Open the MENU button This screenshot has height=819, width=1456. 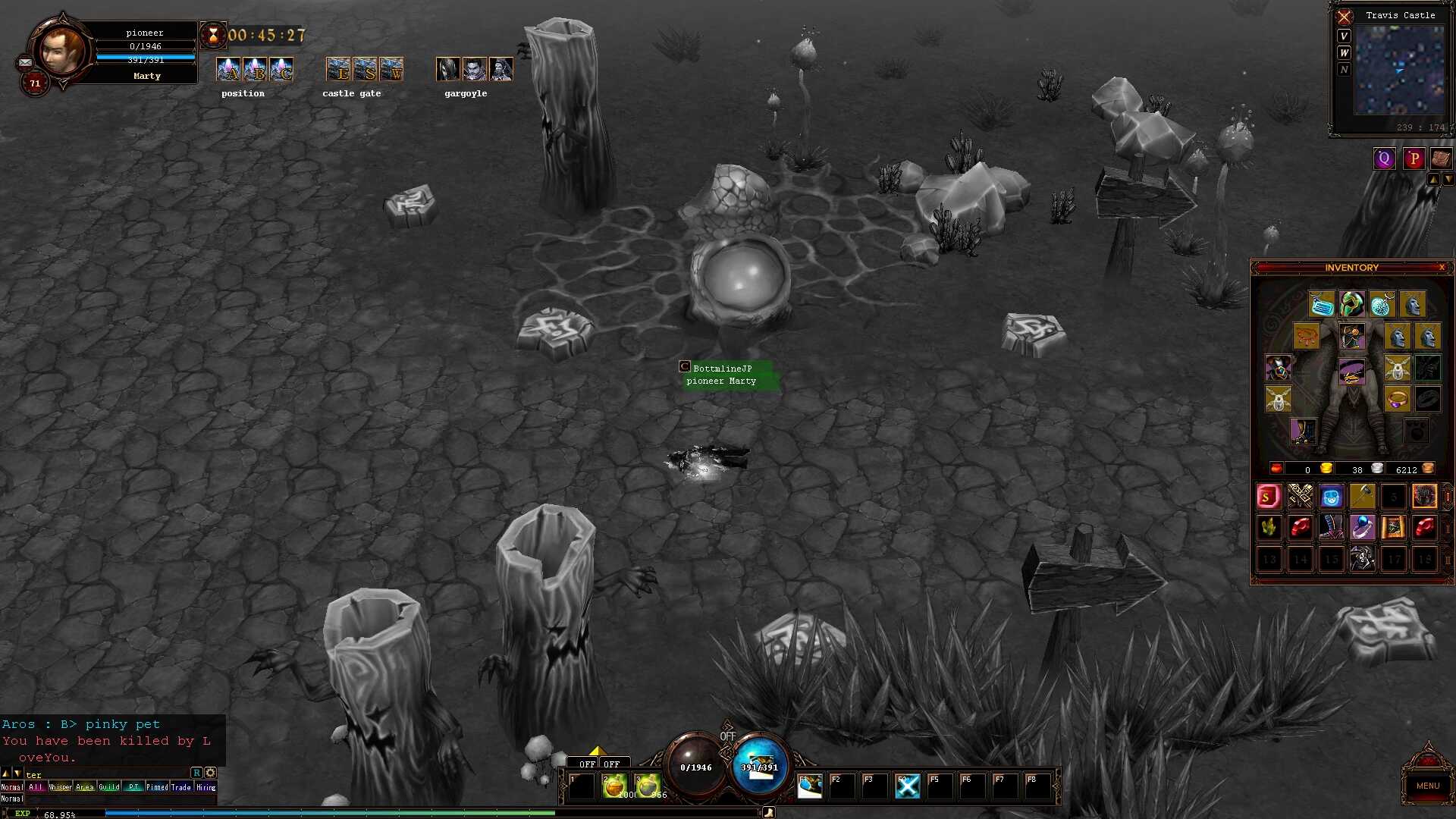[x=1427, y=786]
